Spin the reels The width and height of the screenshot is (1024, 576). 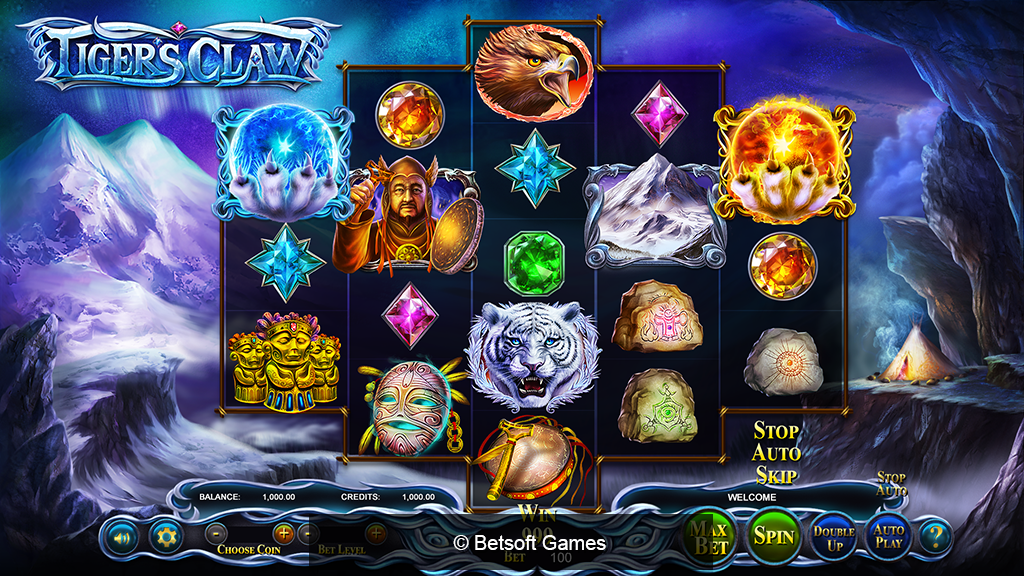(x=773, y=537)
